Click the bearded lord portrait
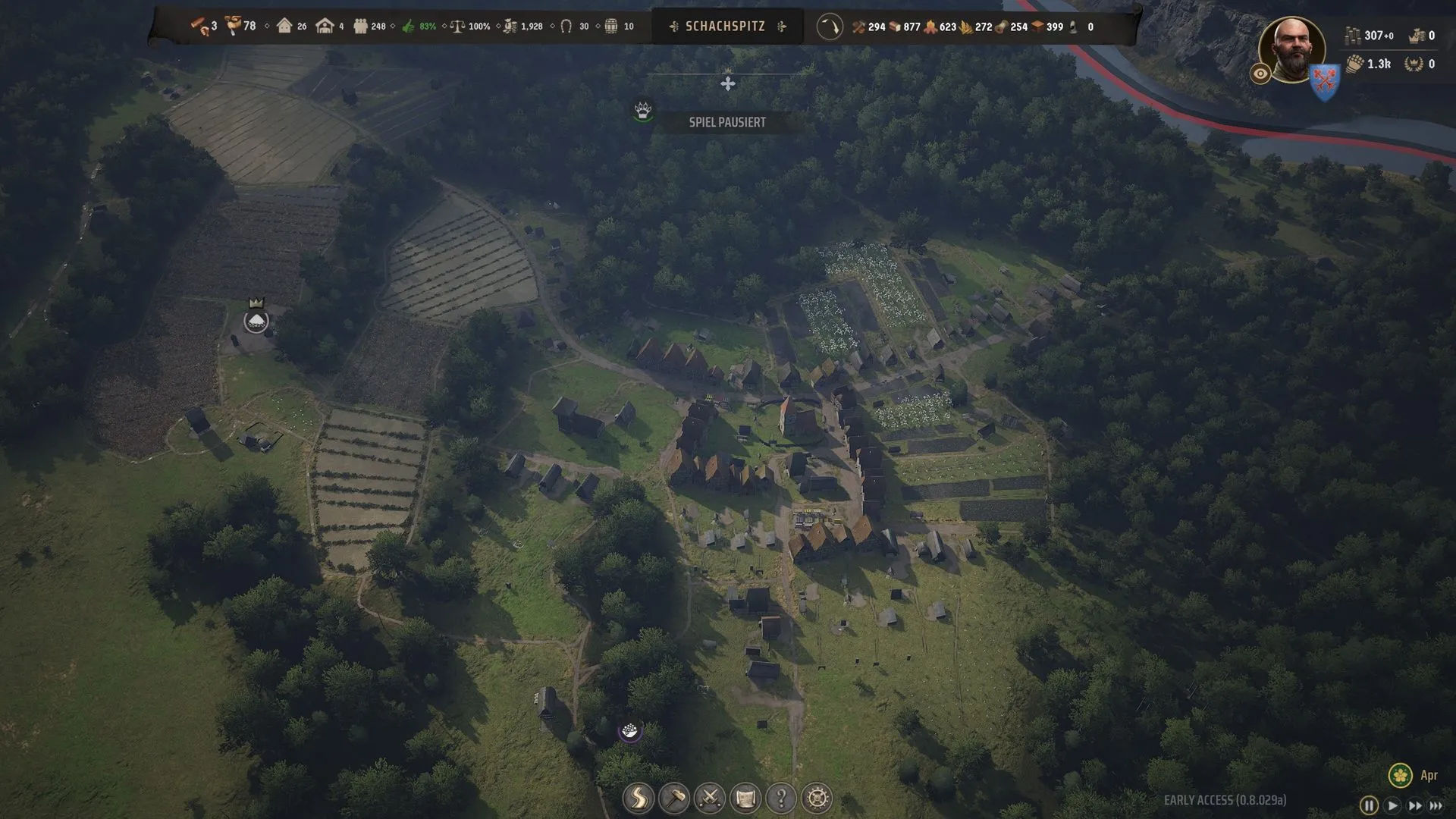The height and width of the screenshot is (819, 1456). (1291, 49)
